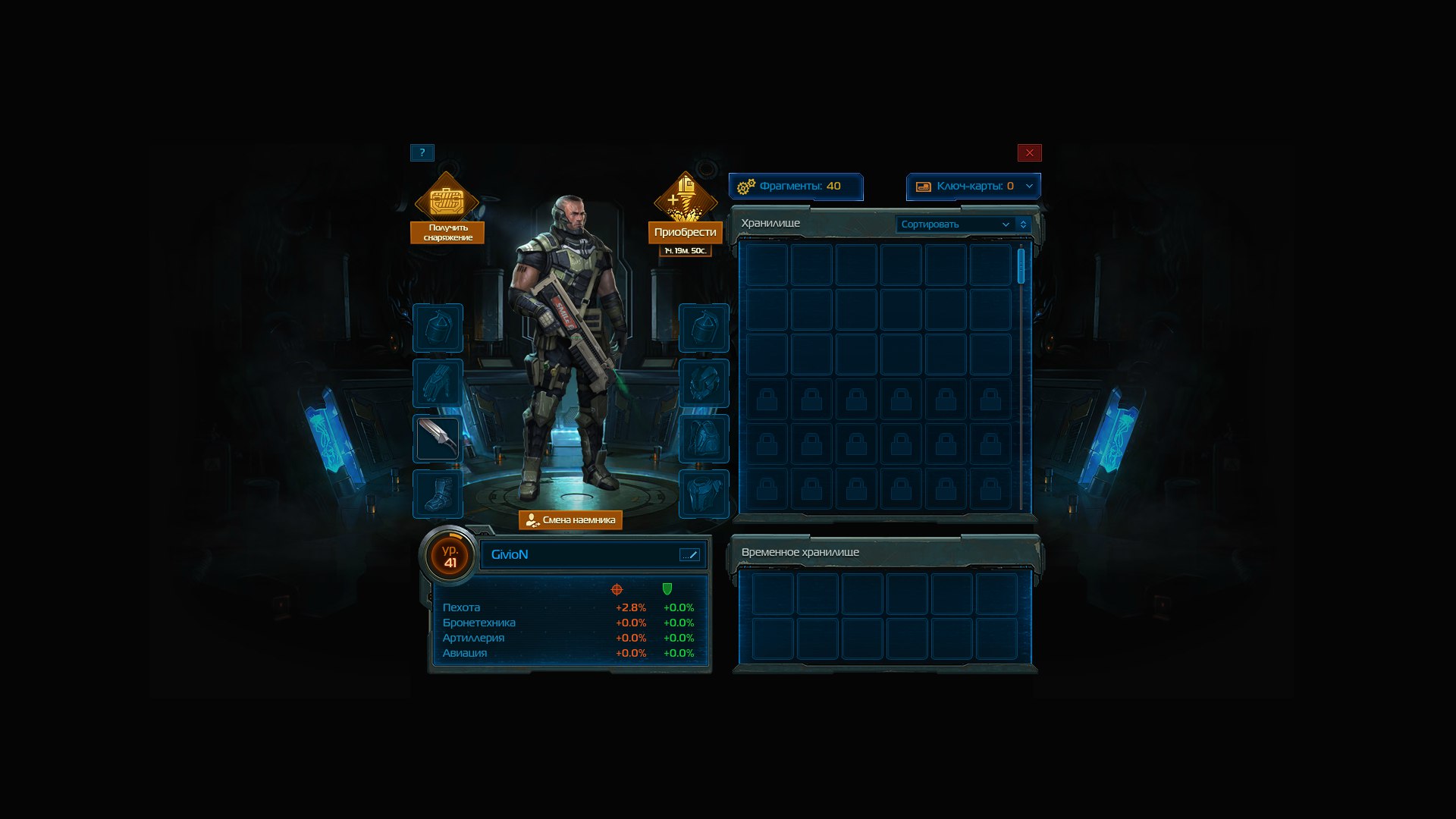This screenshot has width=1456, height=819.
Task: Click the 'Приобрести' purchase button
Action: tap(685, 232)
